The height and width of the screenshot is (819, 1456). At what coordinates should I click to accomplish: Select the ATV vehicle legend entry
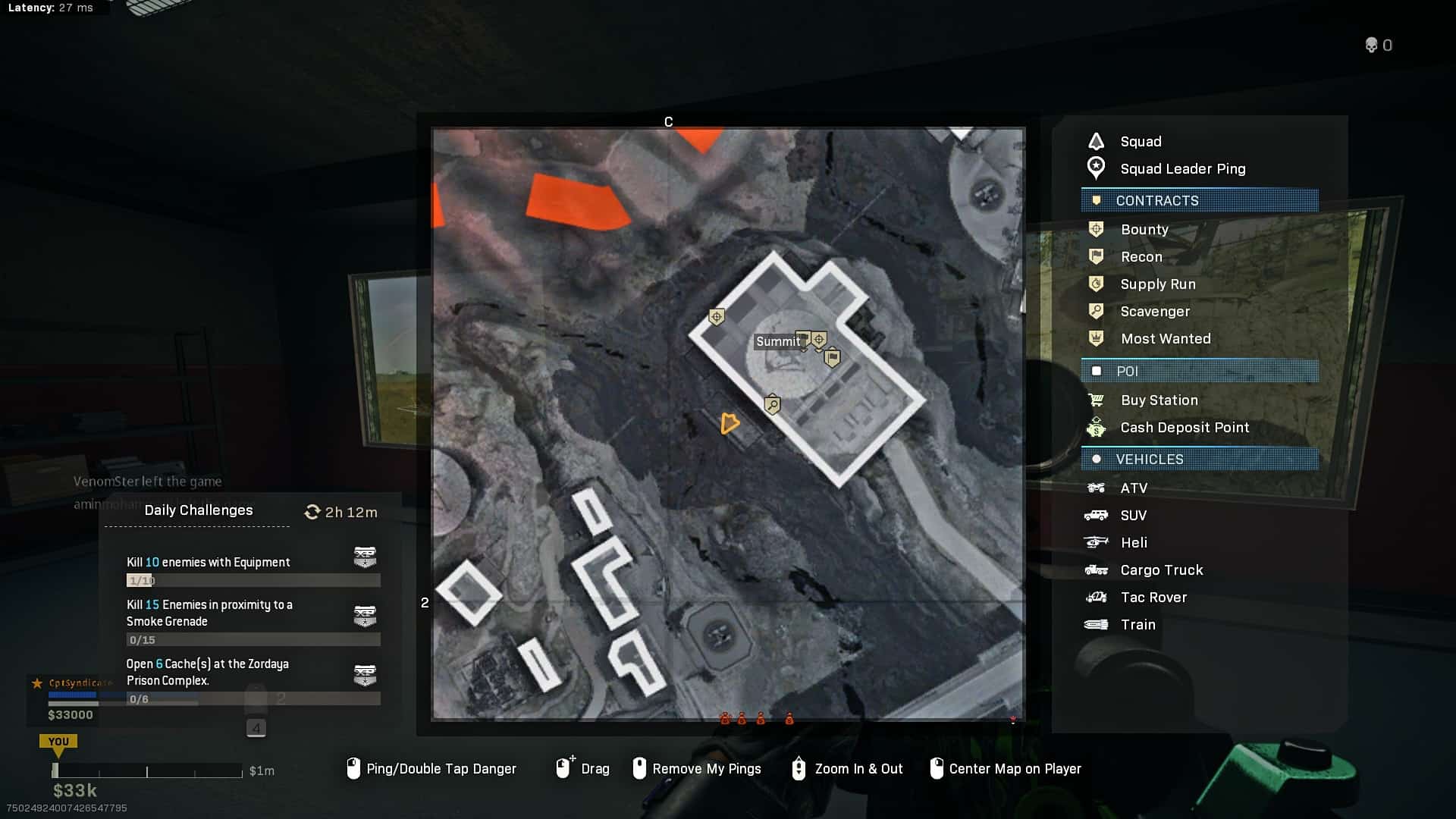[1133, 488]
